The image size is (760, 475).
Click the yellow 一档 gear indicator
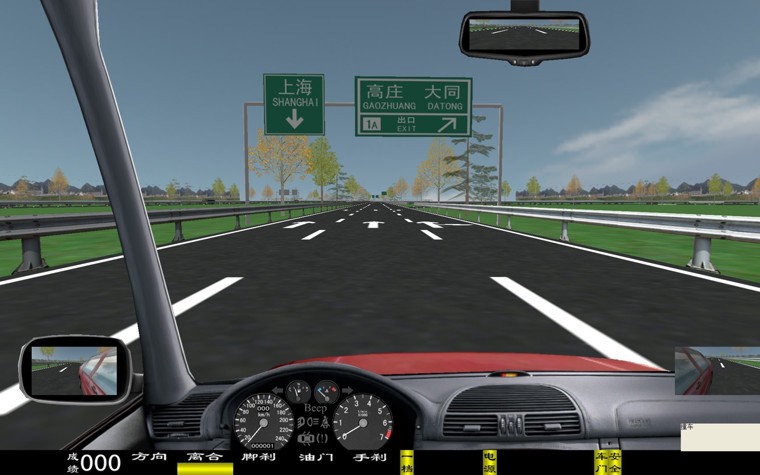point(407,462)
